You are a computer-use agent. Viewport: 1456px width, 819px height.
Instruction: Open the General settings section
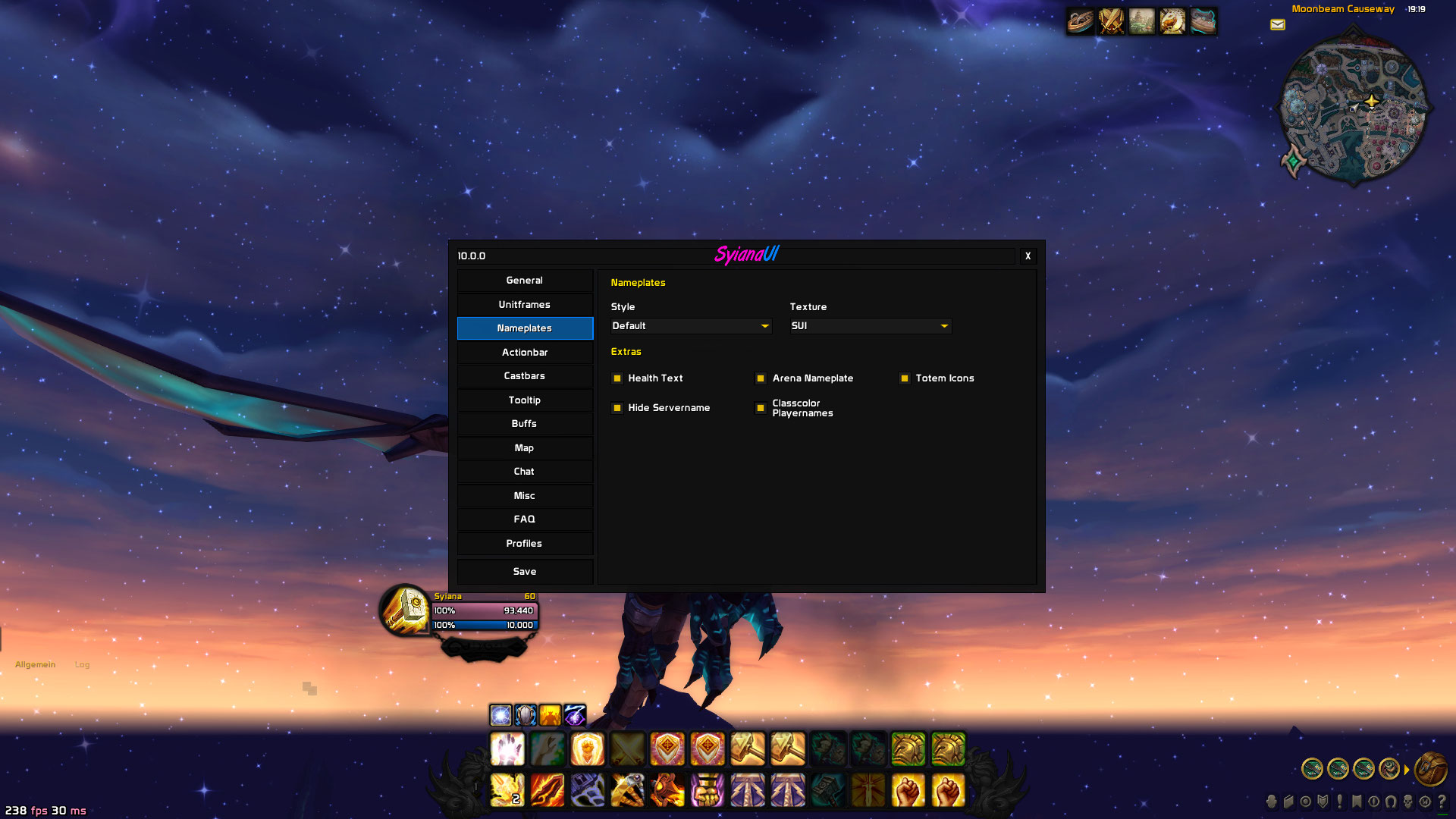tap(525, 281)
